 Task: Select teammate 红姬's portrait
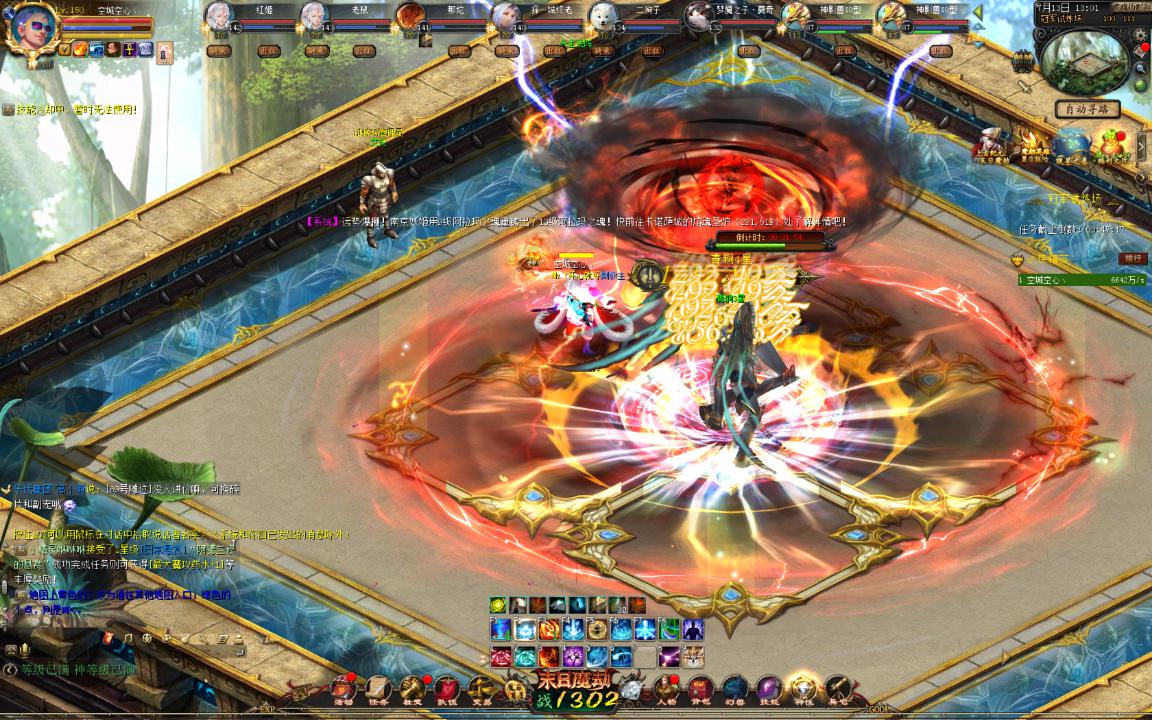coord(219,18)
